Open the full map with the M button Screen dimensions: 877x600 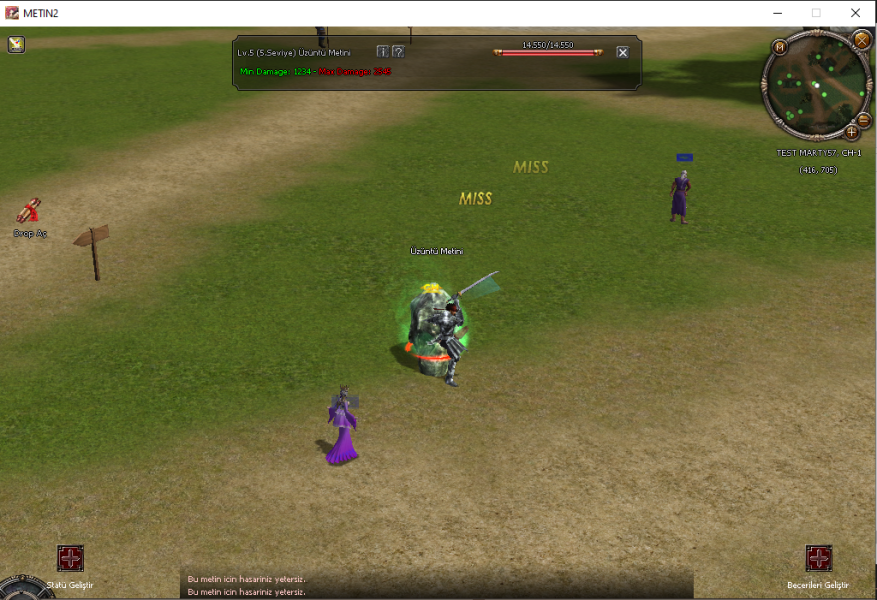779,46
